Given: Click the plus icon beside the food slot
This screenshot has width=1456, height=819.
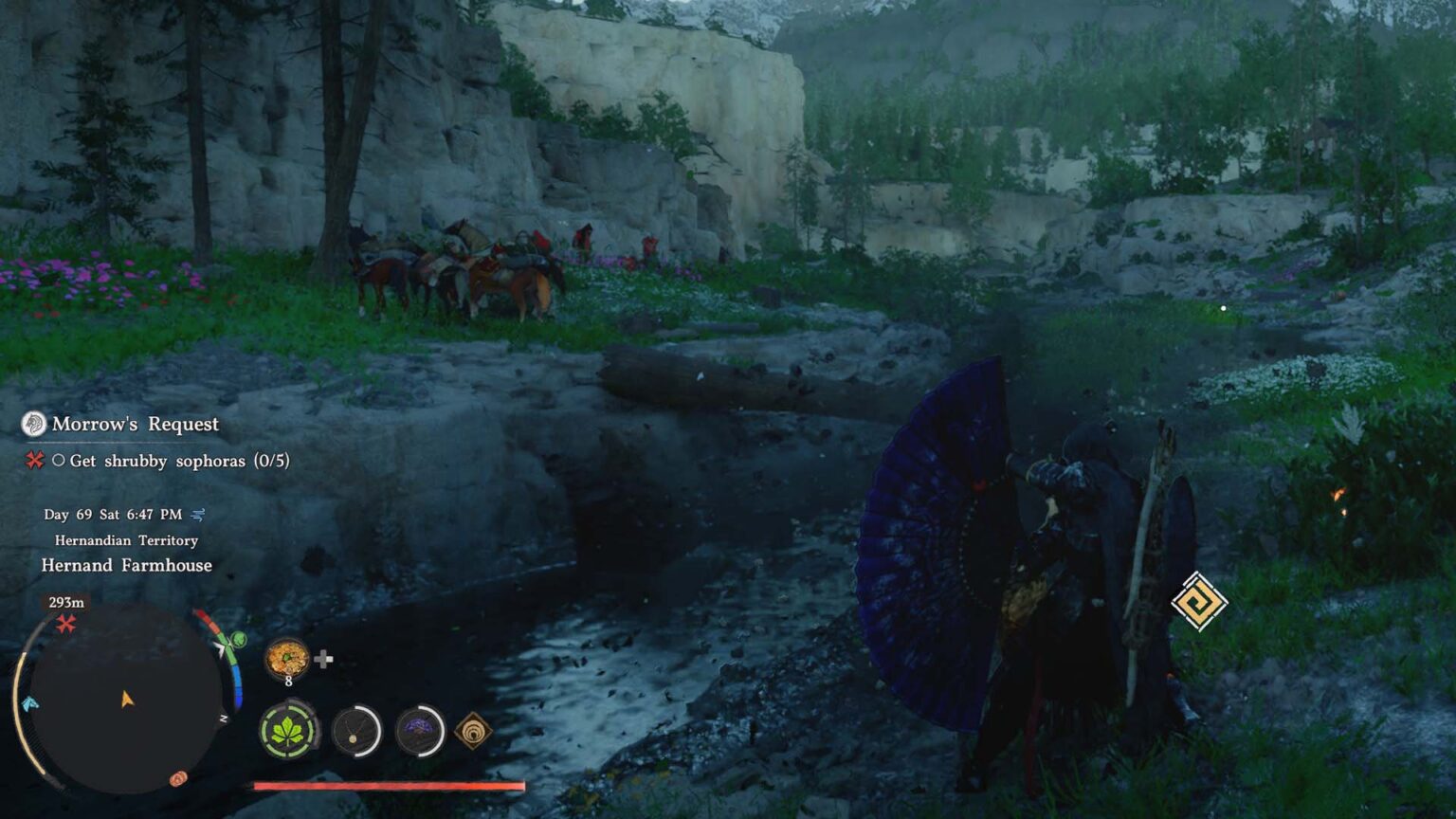Looking at the screenshot, I should tap(323, 660).
